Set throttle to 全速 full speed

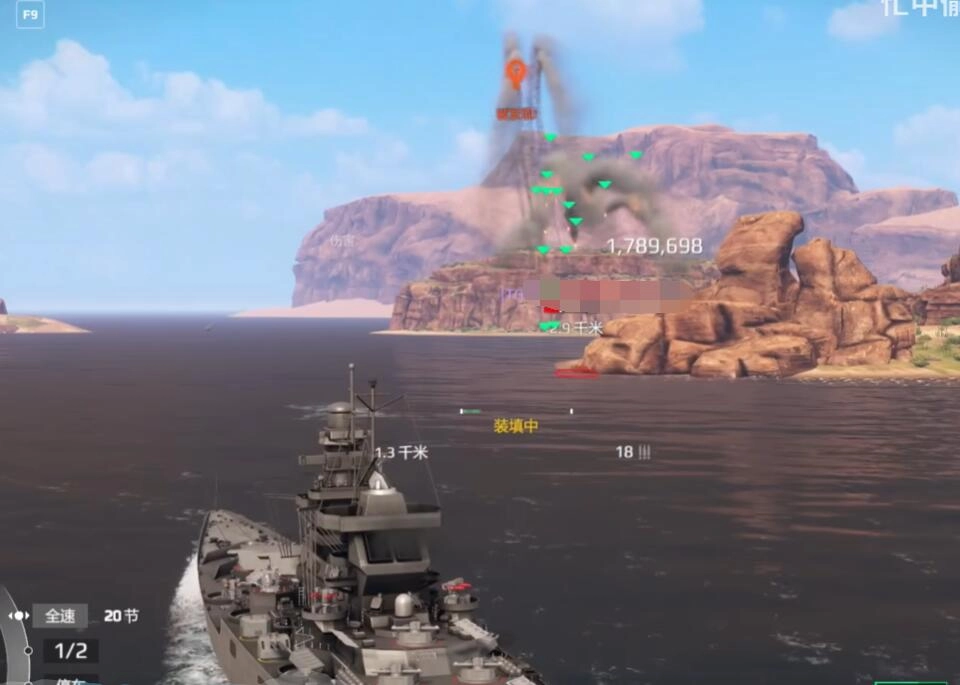tap(60, 616)
